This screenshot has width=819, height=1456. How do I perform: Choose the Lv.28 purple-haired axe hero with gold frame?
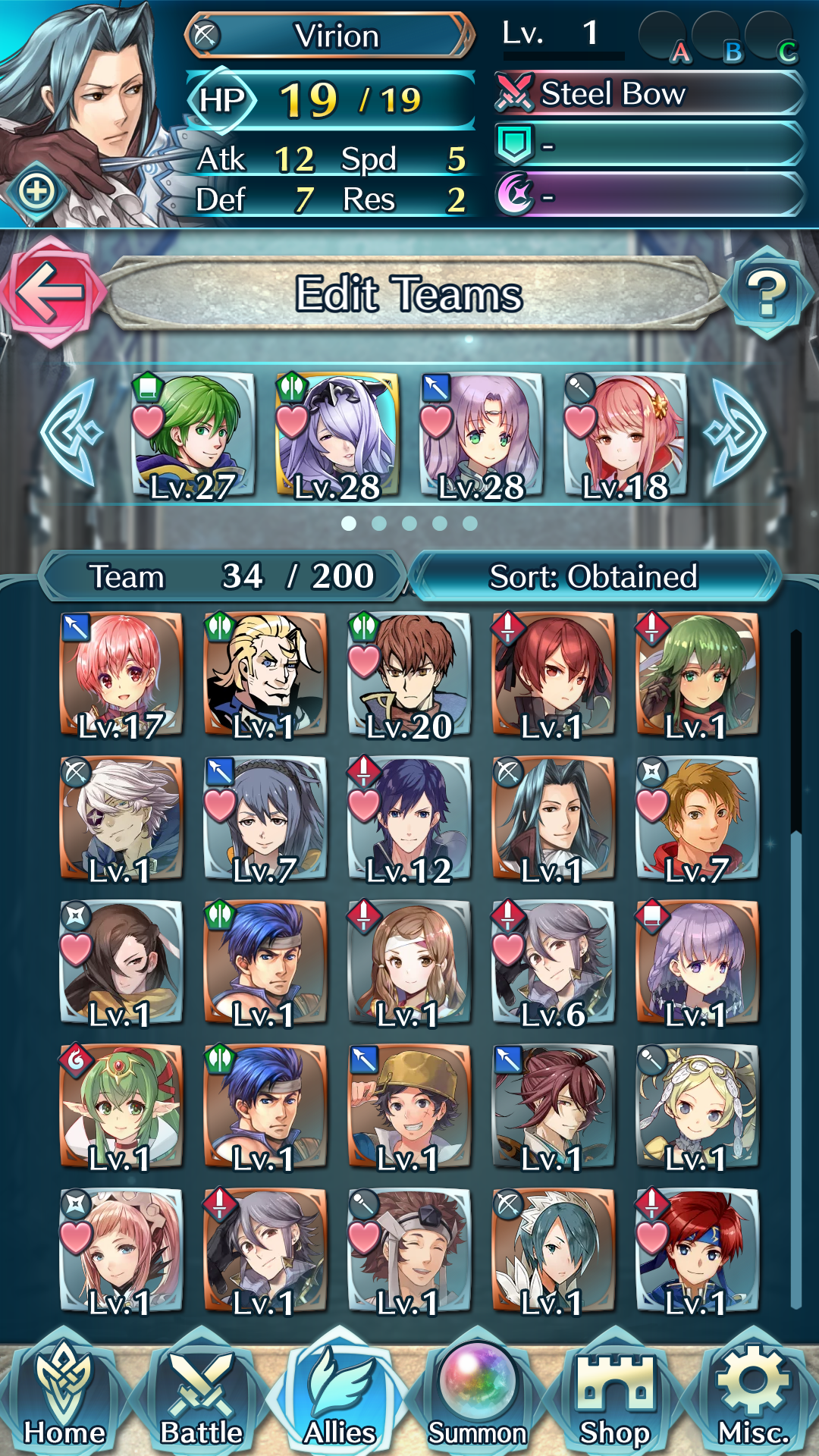(337, 436)
